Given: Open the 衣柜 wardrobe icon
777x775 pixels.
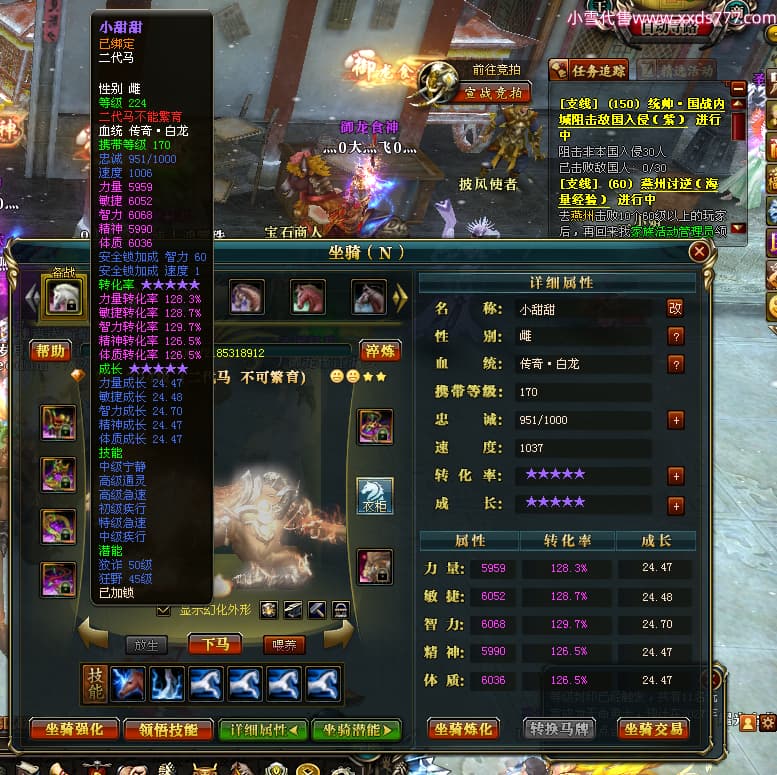Looking at the screenshot, I should click(x=375, y=496).
